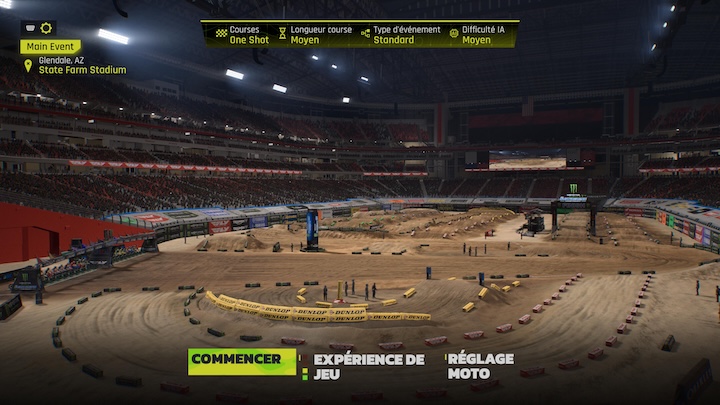Open the Réglage Moto menu
This screenshot has height=405, width=720.
coord(481,365)
